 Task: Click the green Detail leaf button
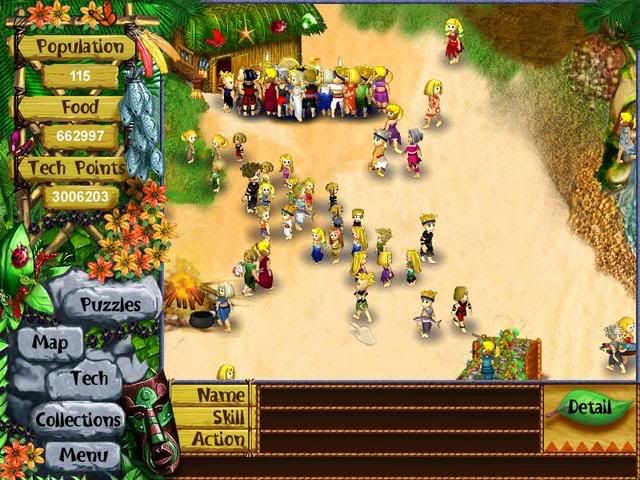click(590, 407)
